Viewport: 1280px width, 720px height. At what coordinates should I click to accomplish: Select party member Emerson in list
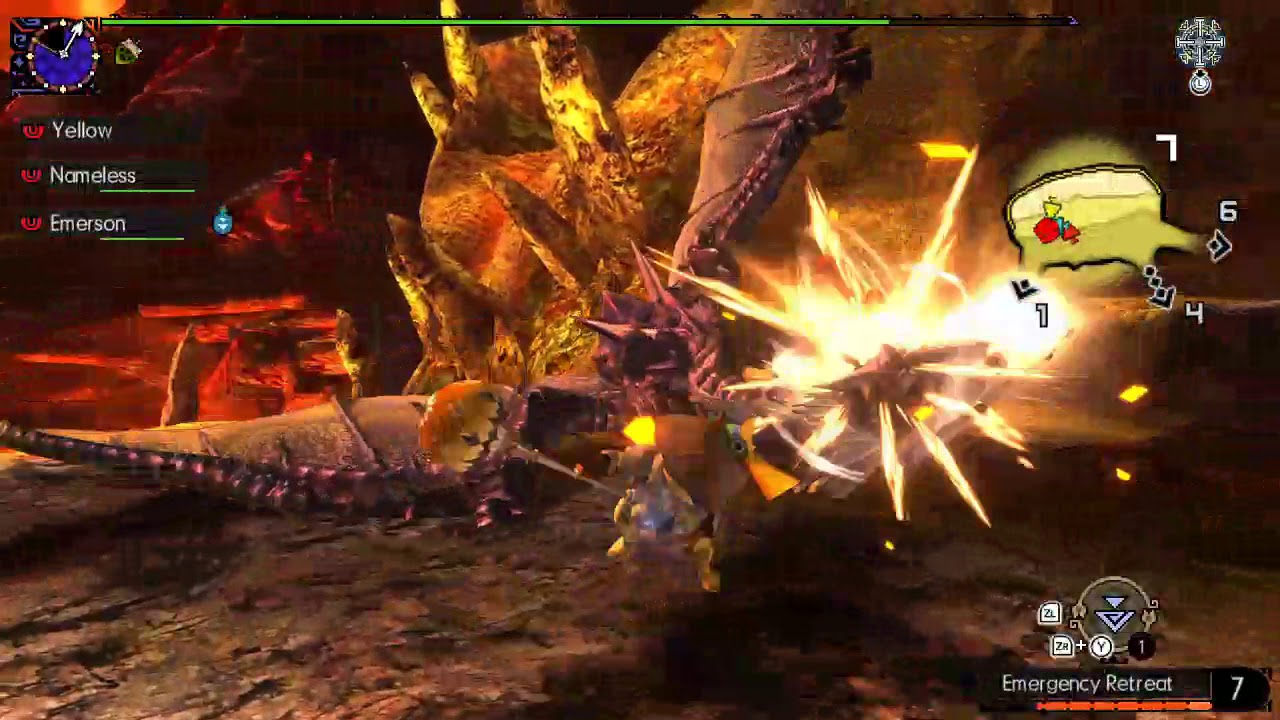tap(87, 224)
